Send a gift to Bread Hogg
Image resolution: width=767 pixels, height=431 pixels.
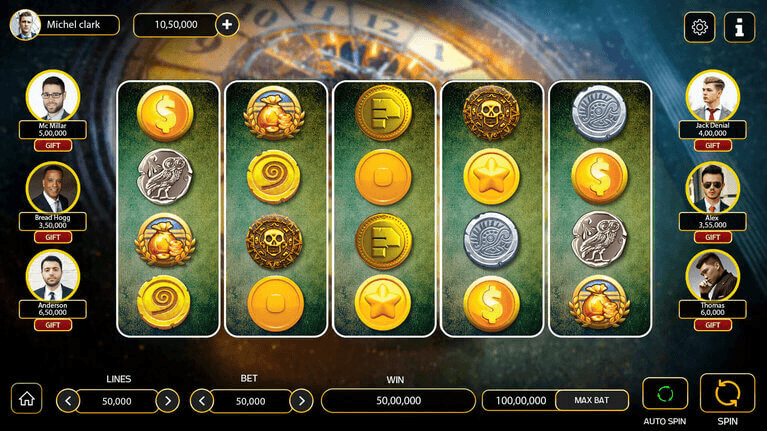(53, 237)
